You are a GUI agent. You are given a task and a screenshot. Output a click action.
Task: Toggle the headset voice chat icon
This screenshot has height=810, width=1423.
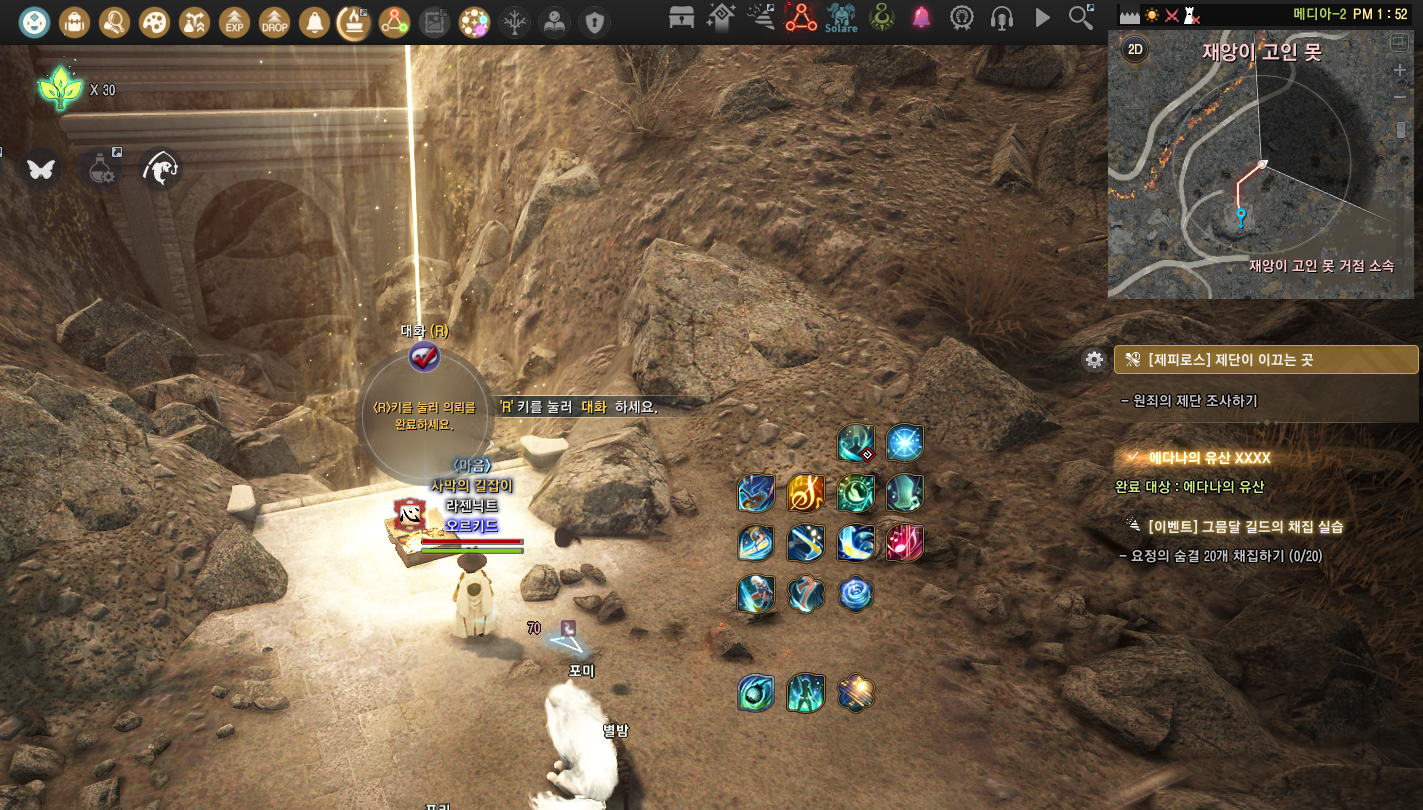pyautogui.click(x=1001, y=17)
